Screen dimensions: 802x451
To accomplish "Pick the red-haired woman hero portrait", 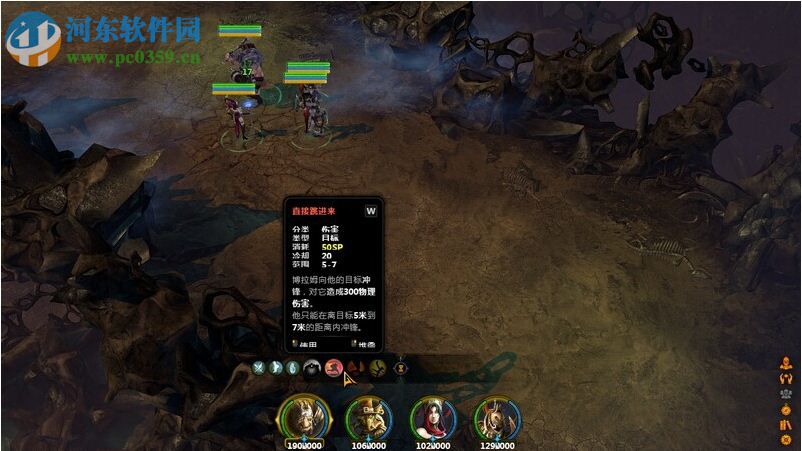I will pos(432,417).
